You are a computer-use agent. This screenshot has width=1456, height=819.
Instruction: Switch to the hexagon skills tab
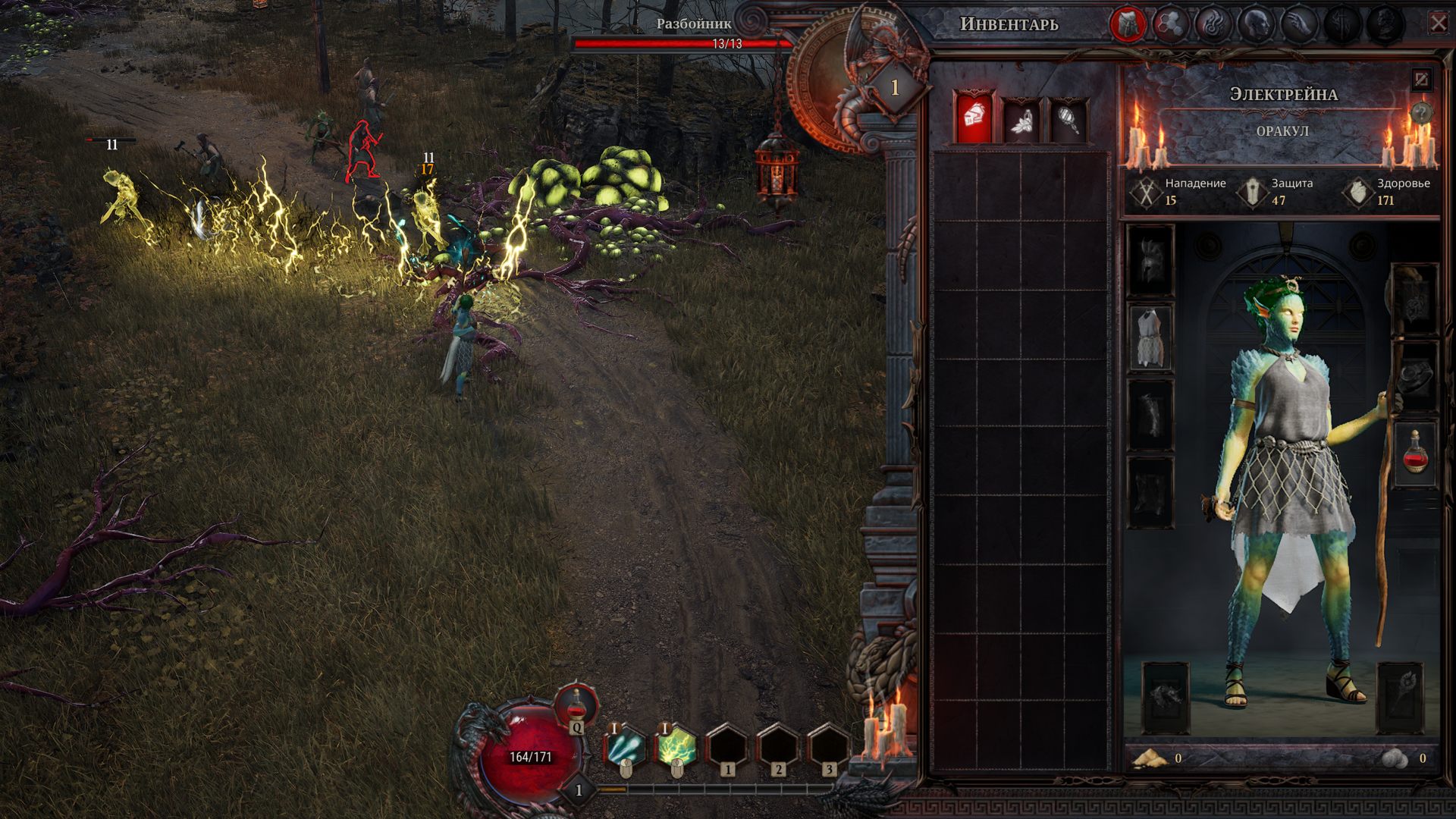tap(1170, 24)
